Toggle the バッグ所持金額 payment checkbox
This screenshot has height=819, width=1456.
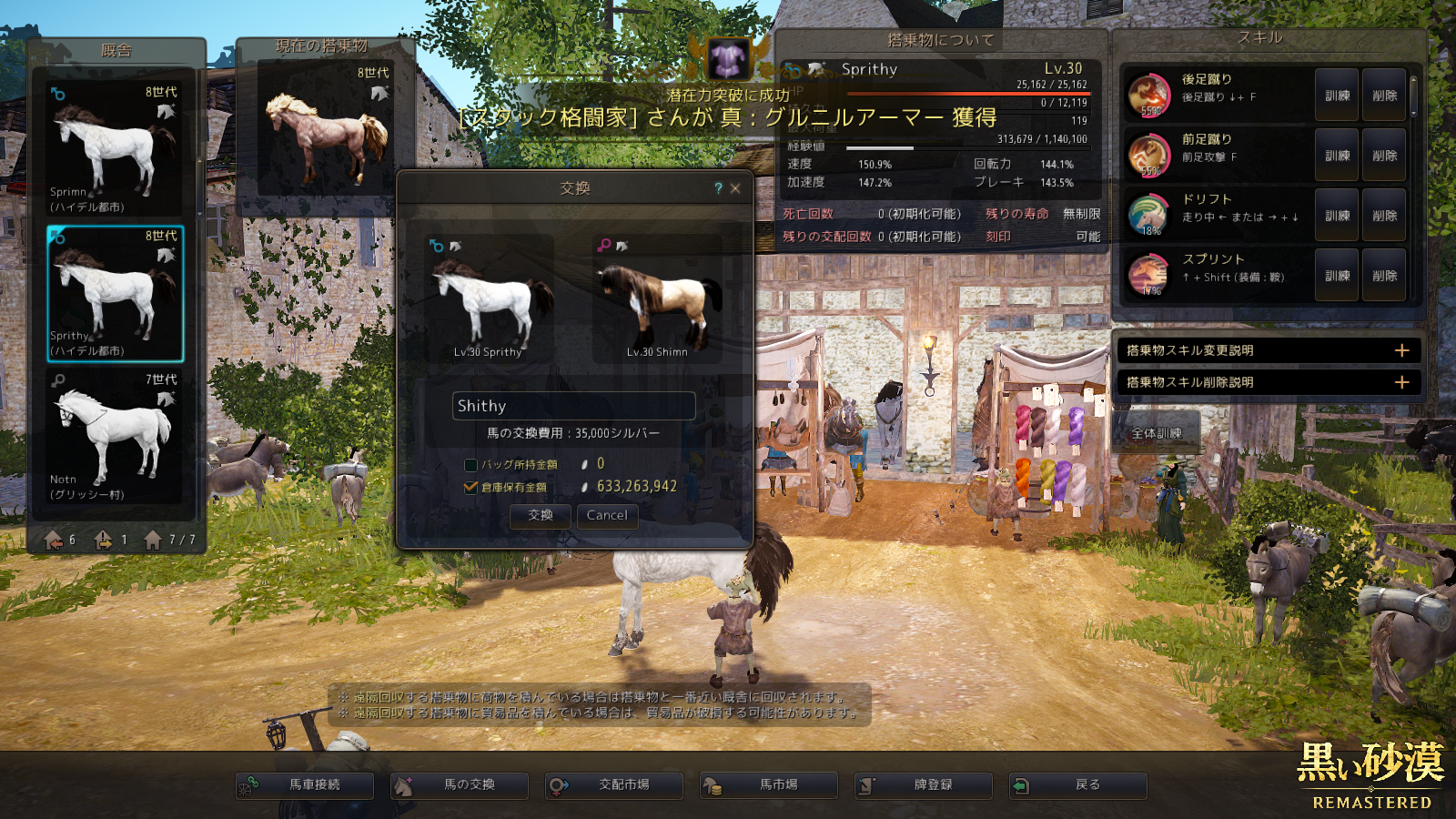(470, 465)
